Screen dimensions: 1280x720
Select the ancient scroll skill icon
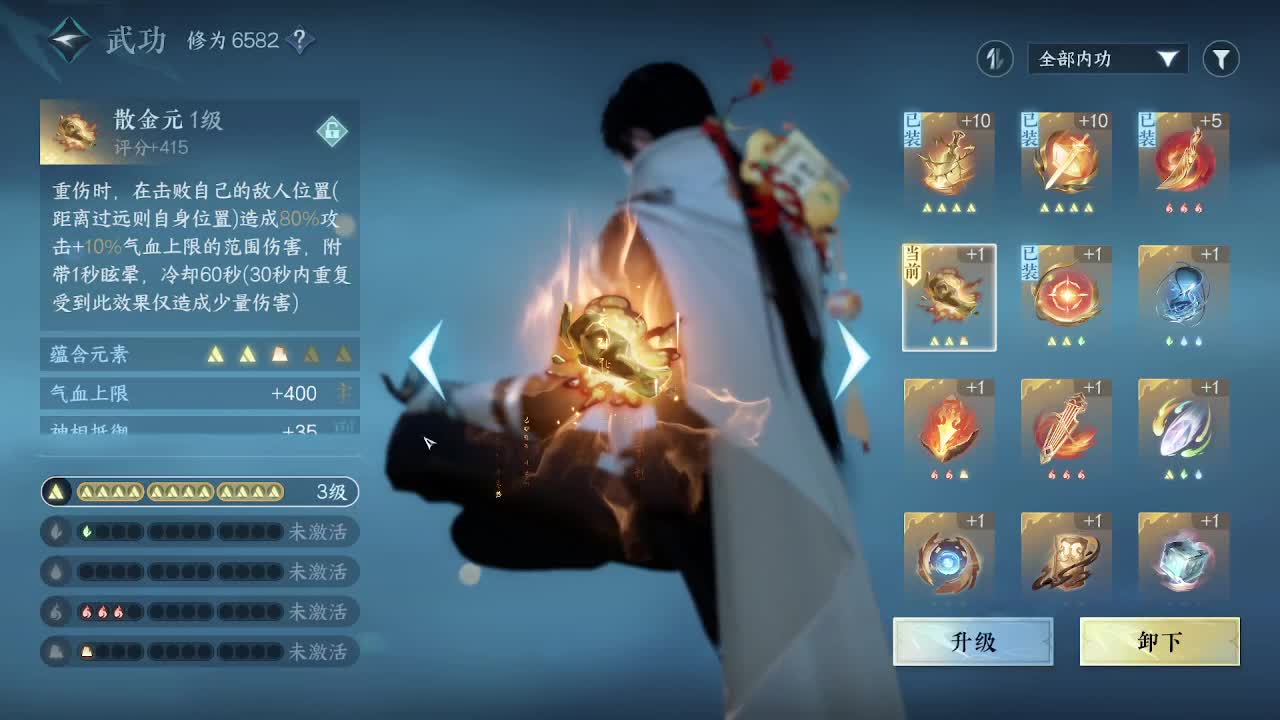(1066, 558)
